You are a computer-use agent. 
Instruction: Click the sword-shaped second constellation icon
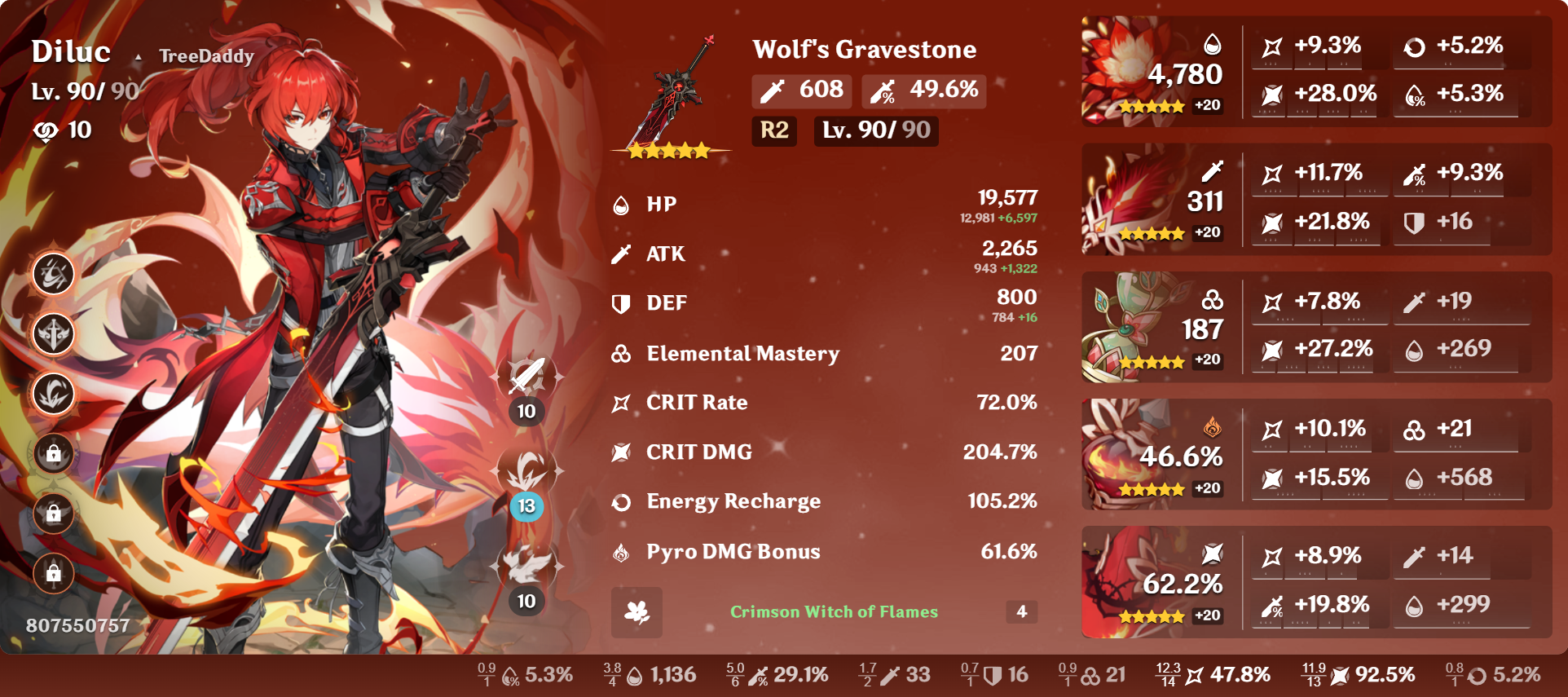51,334
